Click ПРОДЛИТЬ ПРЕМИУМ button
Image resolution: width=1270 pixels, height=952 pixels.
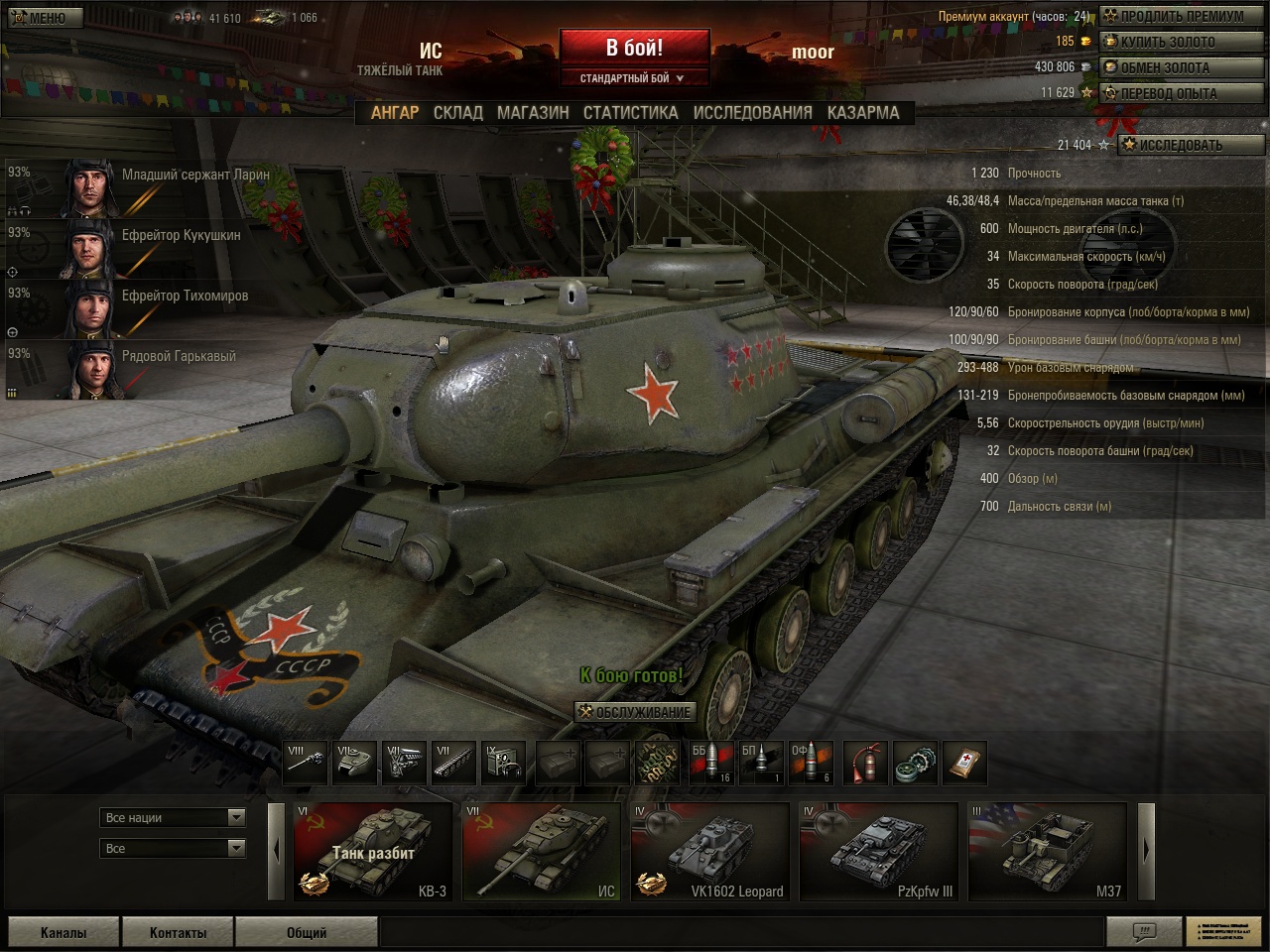tap(1181, 16)
